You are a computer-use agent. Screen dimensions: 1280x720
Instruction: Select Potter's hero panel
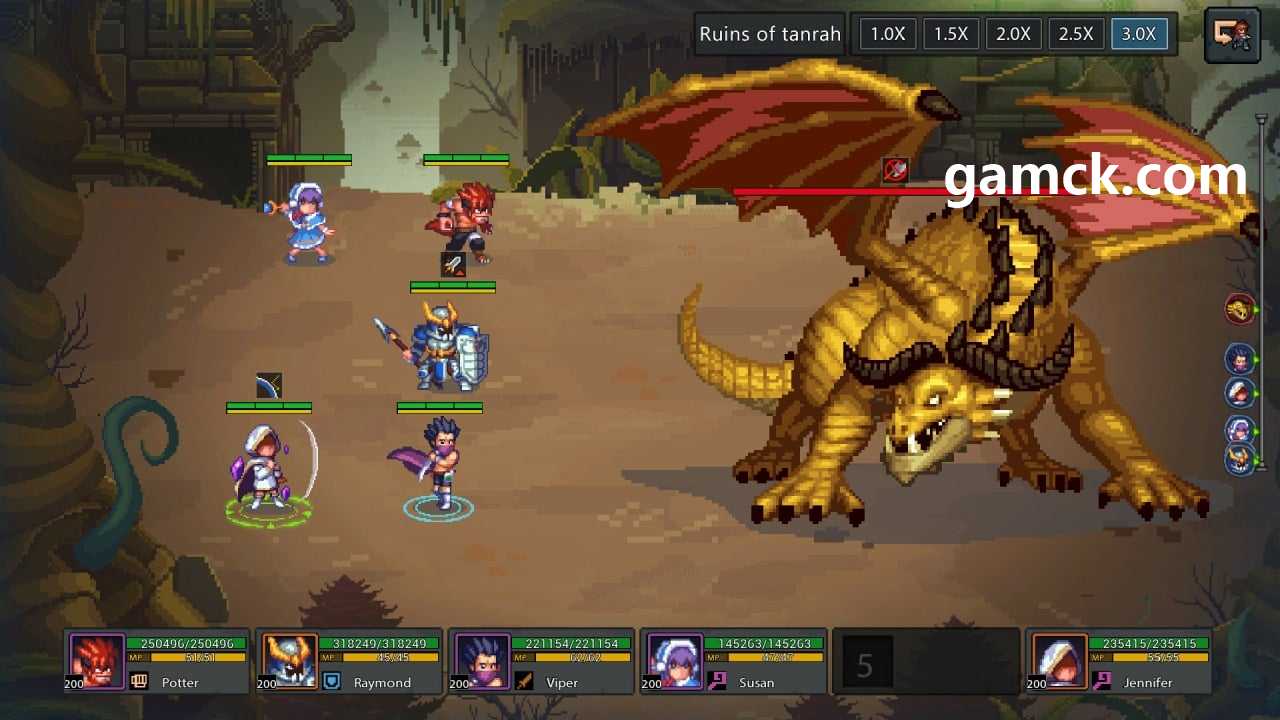tap(157, 661)
